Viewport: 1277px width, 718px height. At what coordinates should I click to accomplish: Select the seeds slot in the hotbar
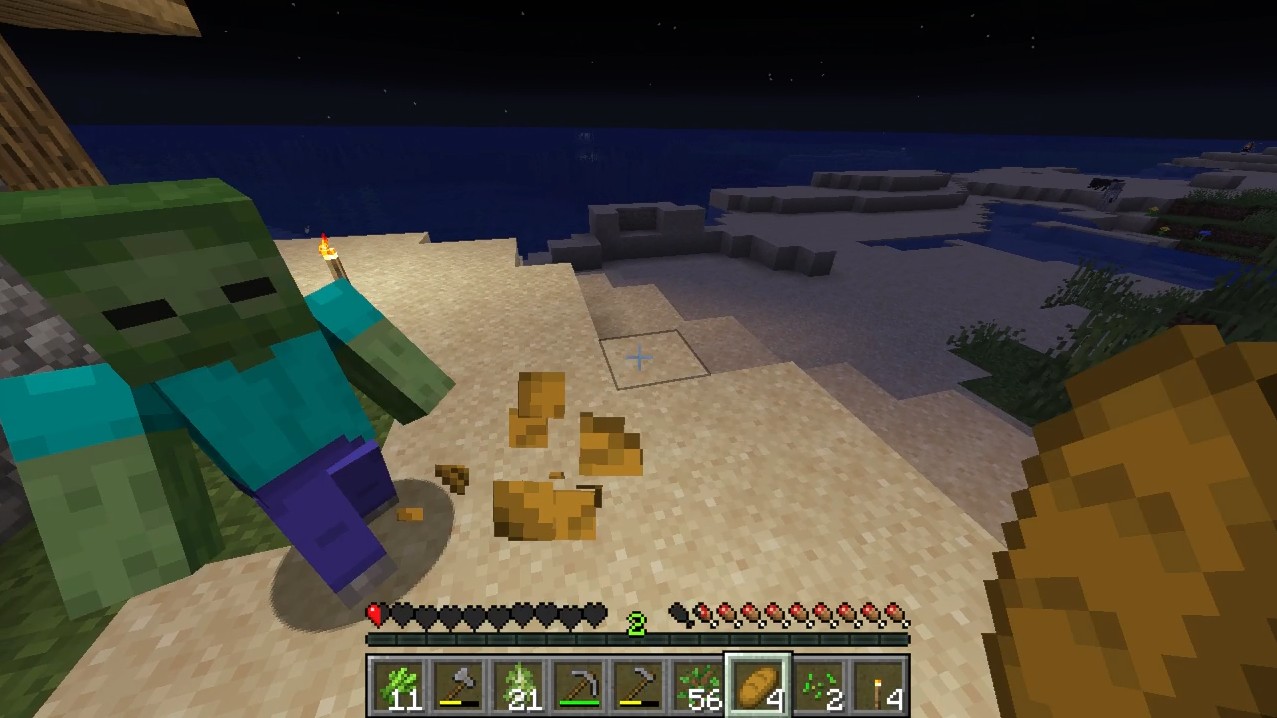click(818, 686)
